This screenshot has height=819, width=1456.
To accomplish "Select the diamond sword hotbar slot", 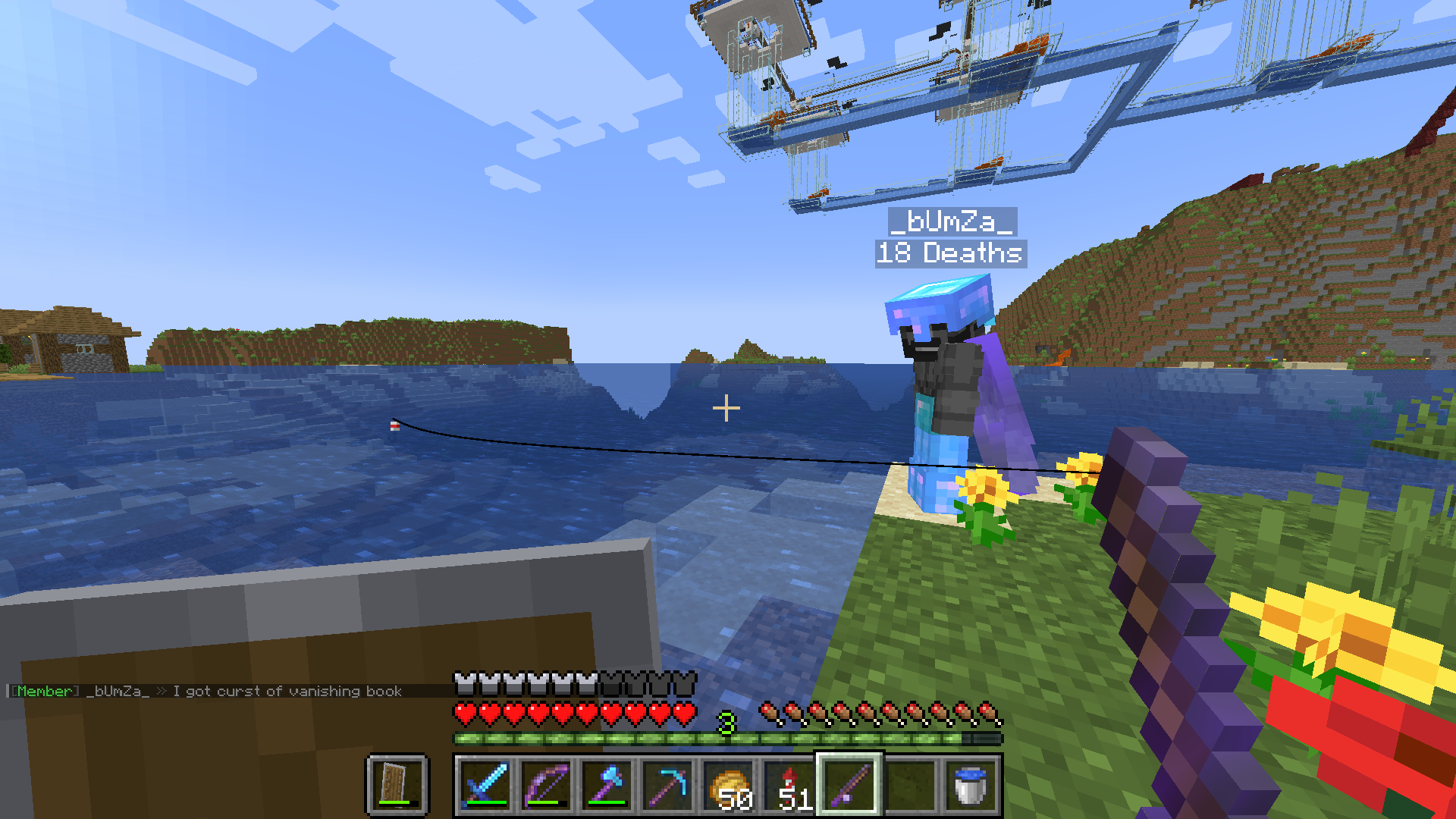I will pos(485,785).
